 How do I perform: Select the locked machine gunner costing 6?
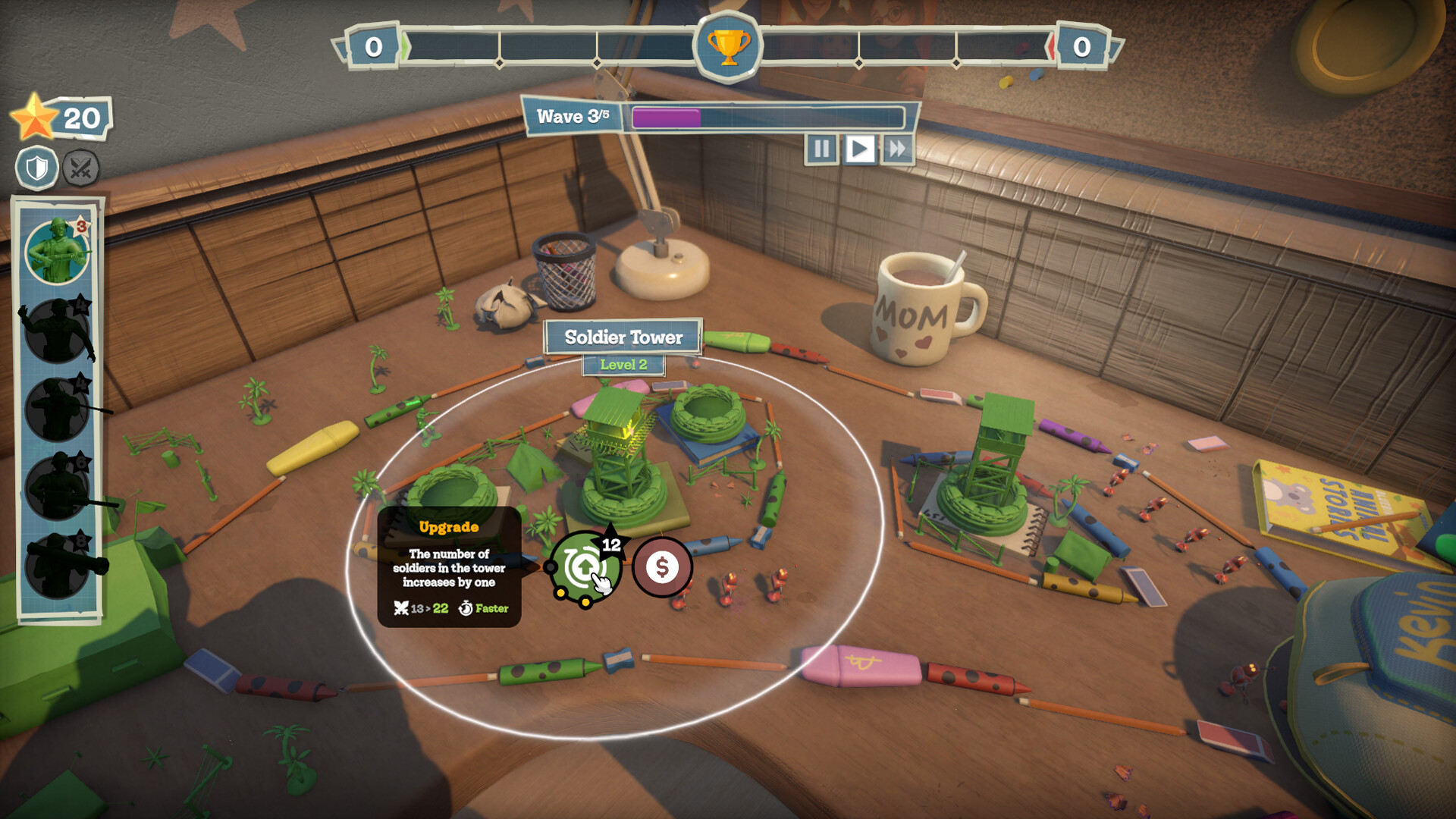[x=58, y=487]
